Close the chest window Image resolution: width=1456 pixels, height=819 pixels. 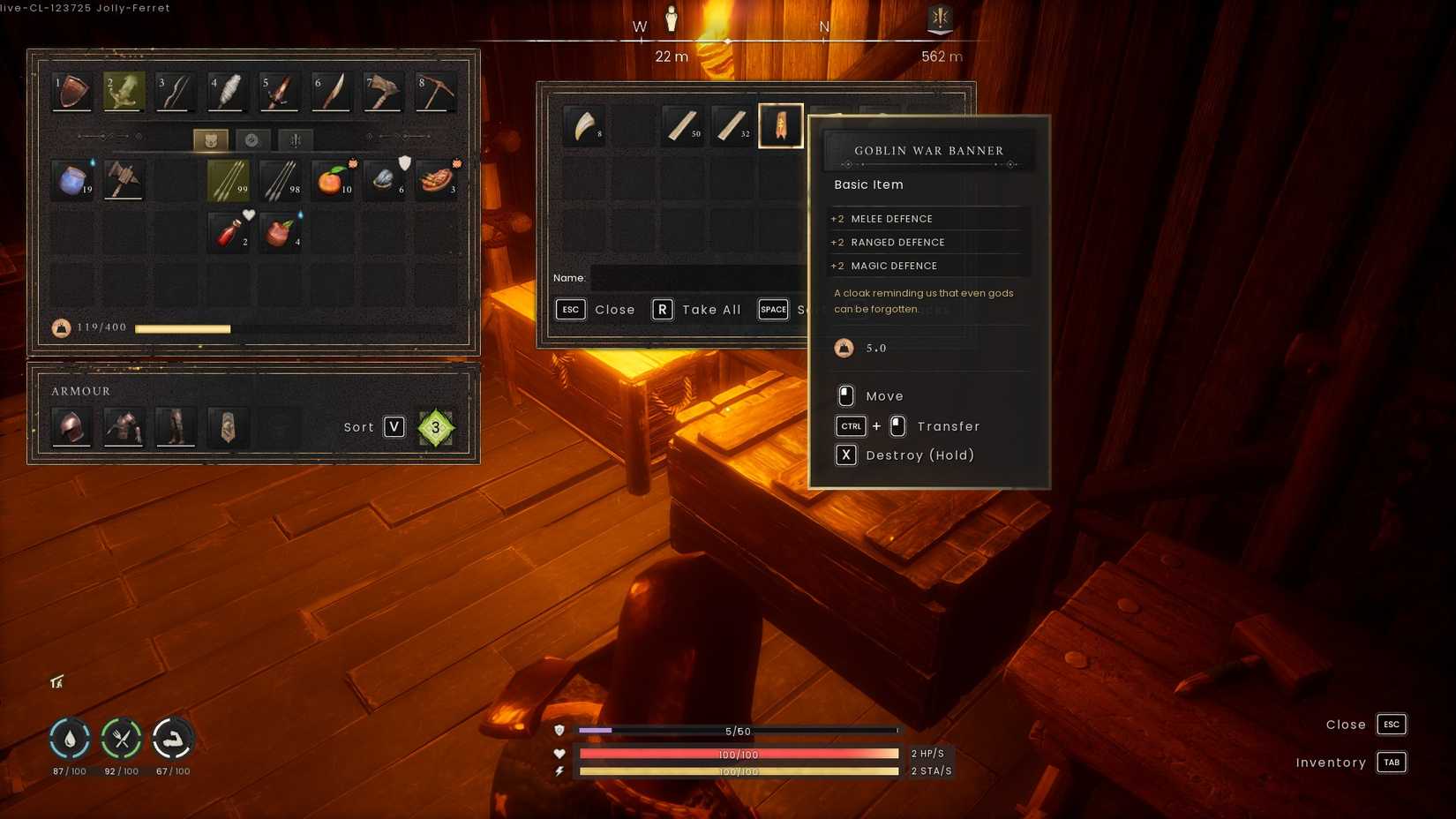(x=596, y=310)
